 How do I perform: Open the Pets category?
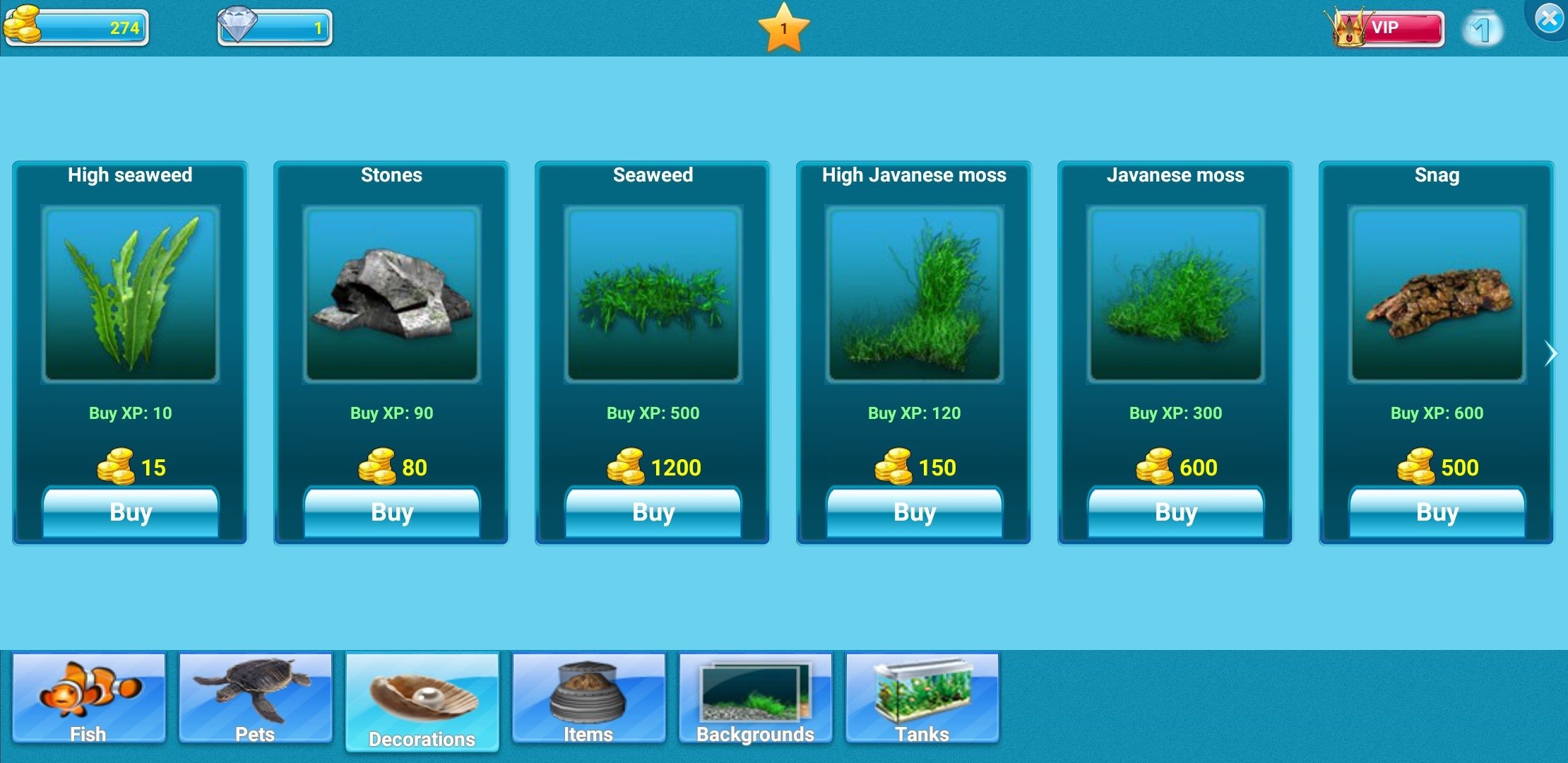(255, 698)
